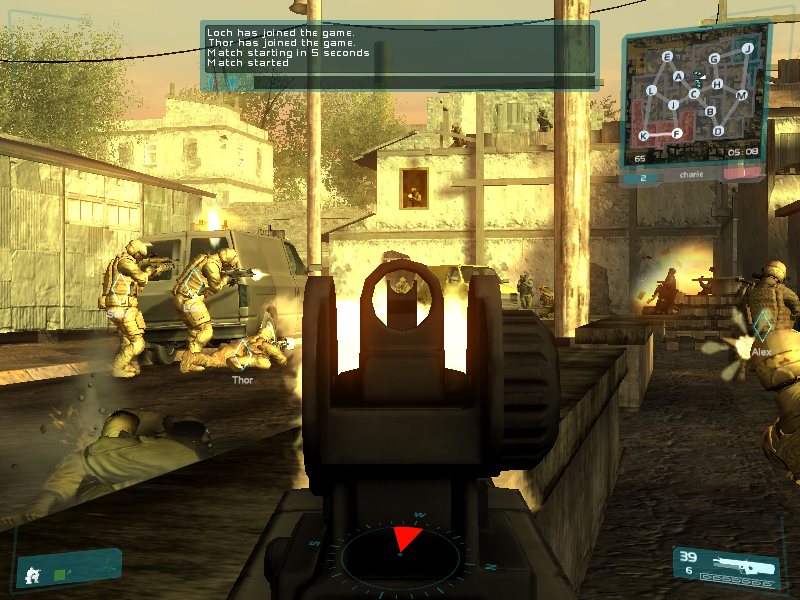Choose zone marker D on the minimap
The image size is (800, 600).
[x=718, y=130]
